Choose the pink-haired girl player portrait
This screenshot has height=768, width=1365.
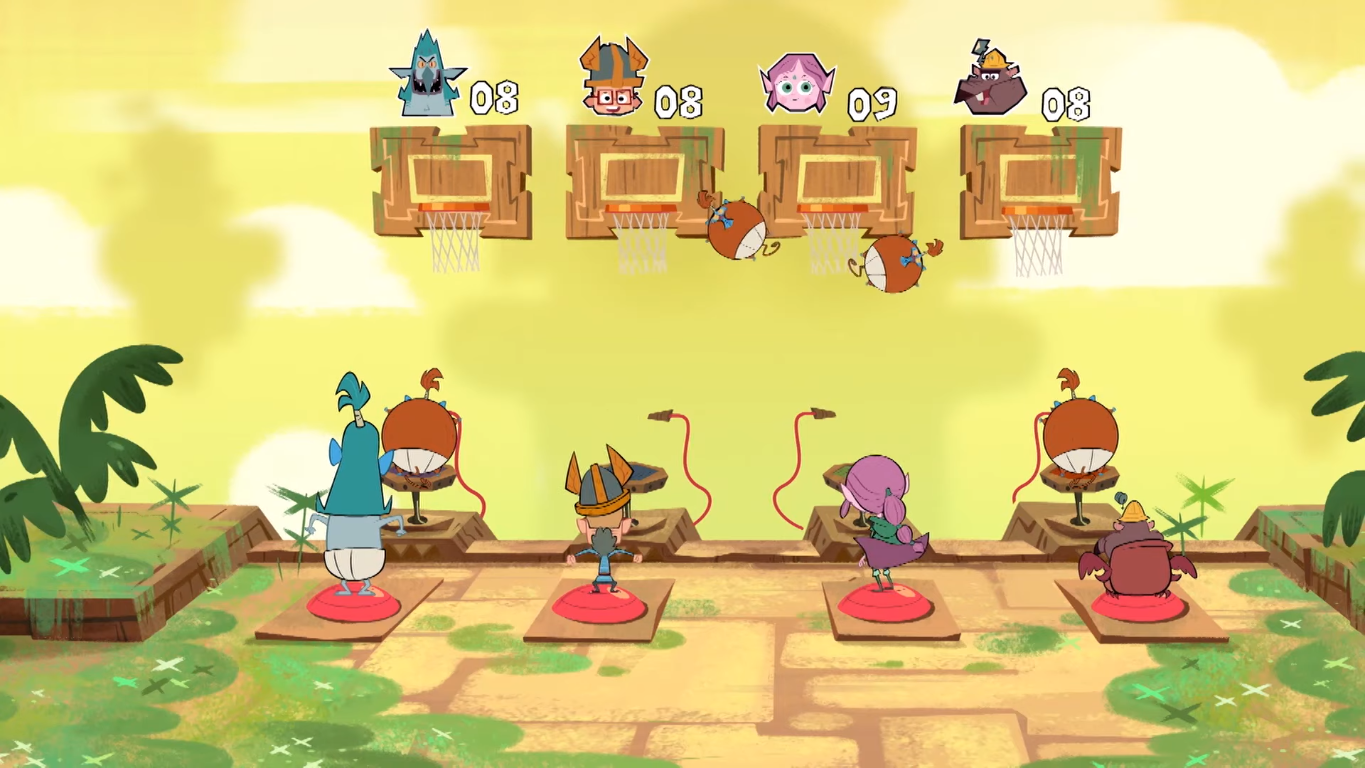pyautogui.click(x=797, y=84)
